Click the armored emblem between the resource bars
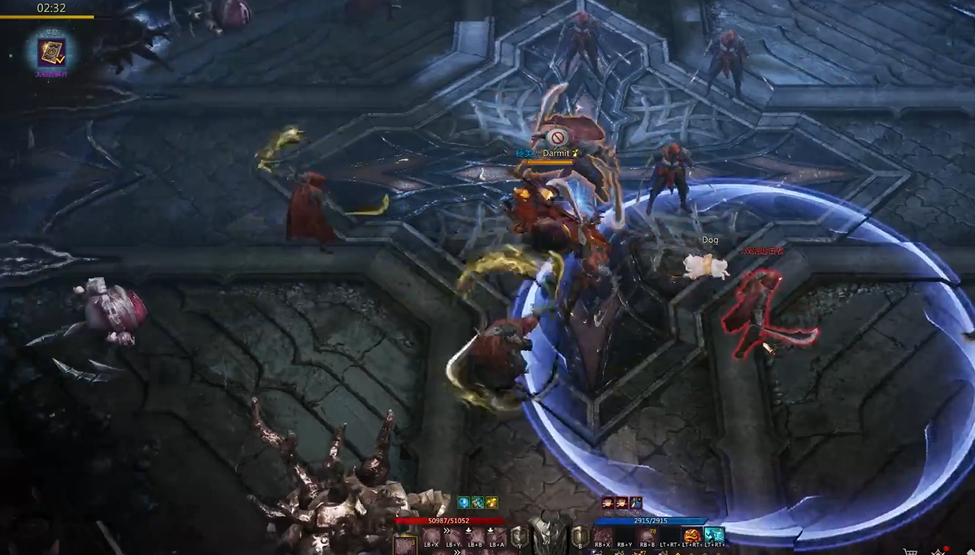Viewport: 975px width, 555px height. coord(549,532)
